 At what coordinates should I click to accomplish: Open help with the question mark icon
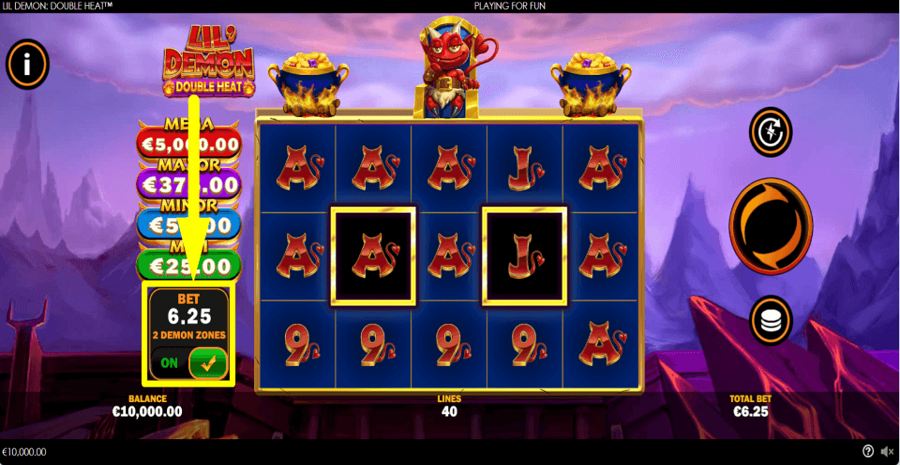tap(867, 452)
